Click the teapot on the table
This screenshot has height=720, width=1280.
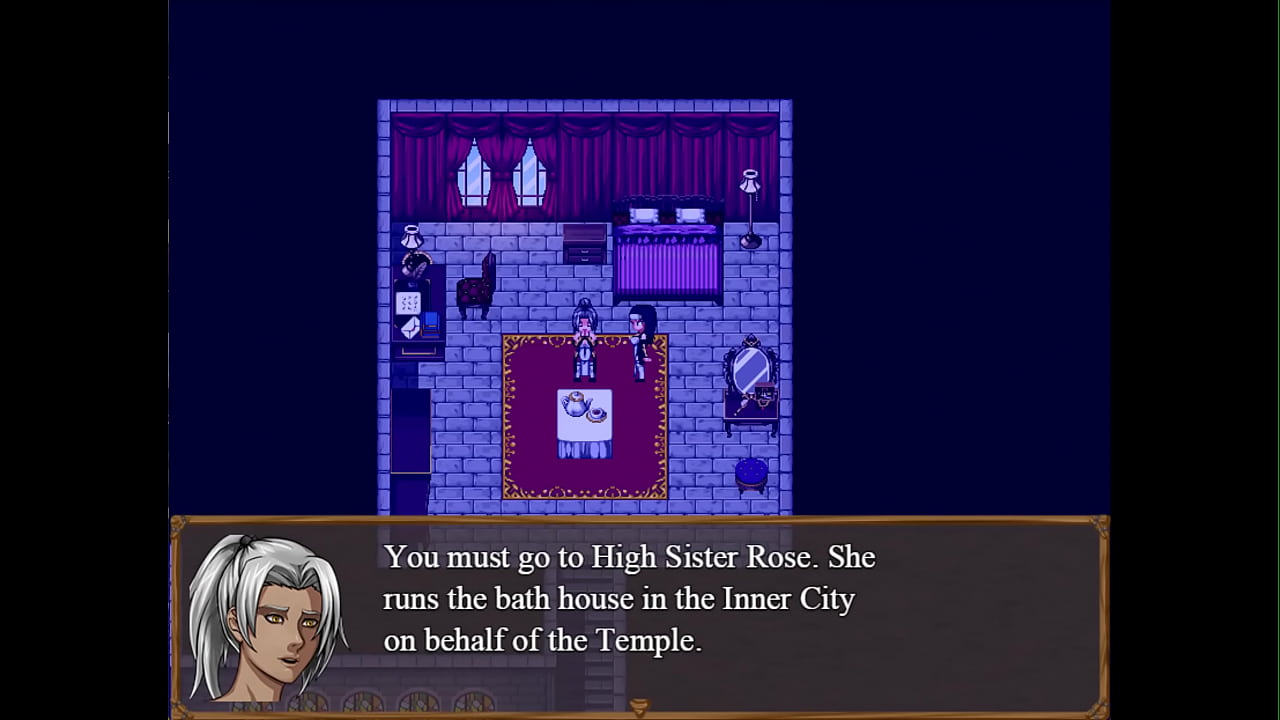(x=573, y=403)
